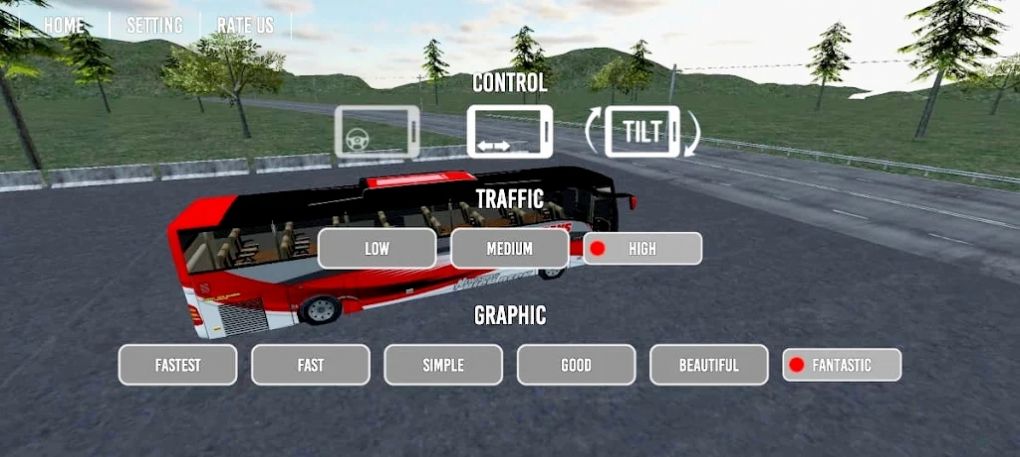Click the FANTASTIC graphic setting

coord(841,365)
